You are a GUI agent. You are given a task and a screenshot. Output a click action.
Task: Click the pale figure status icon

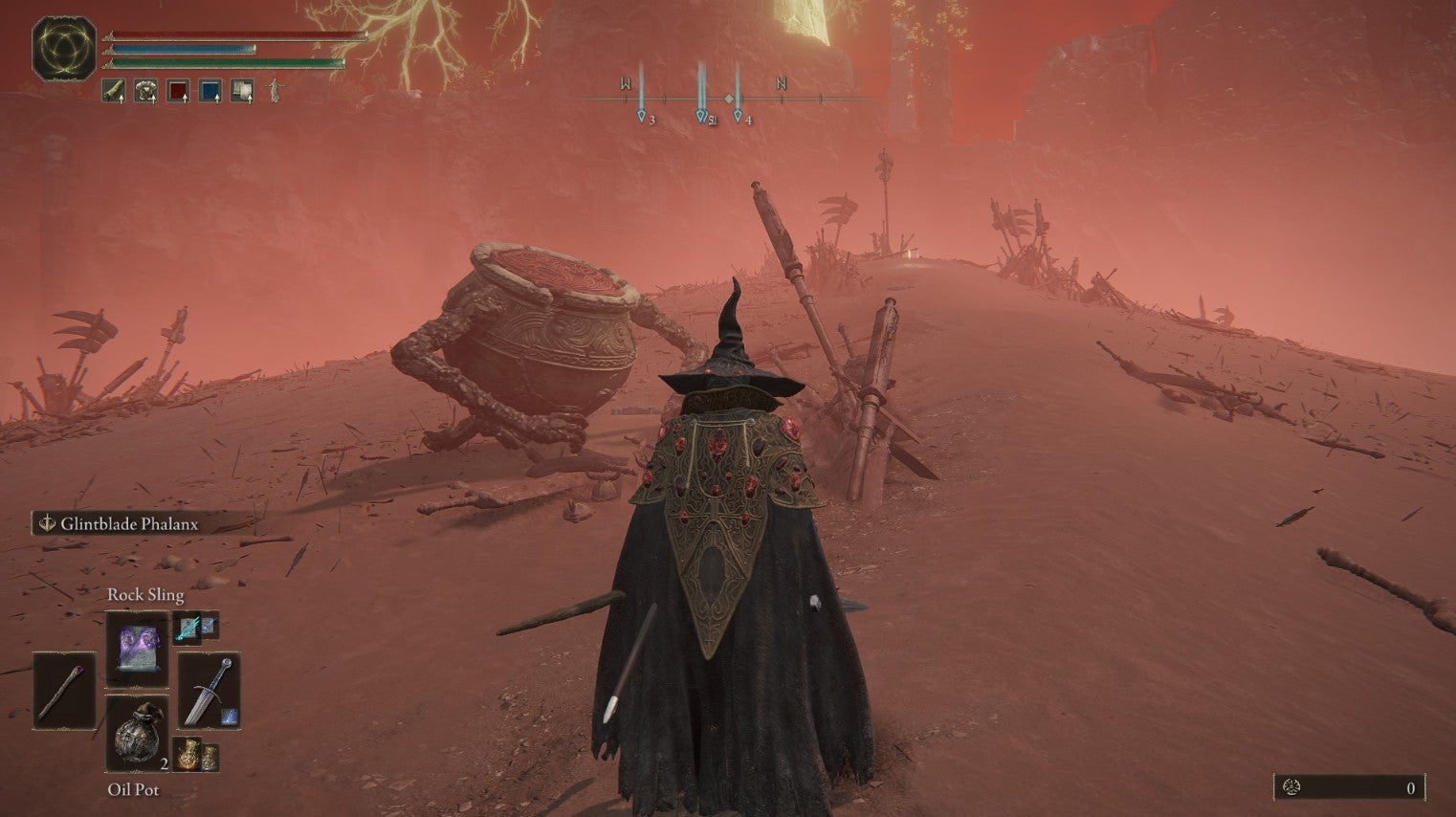[275, 91]
